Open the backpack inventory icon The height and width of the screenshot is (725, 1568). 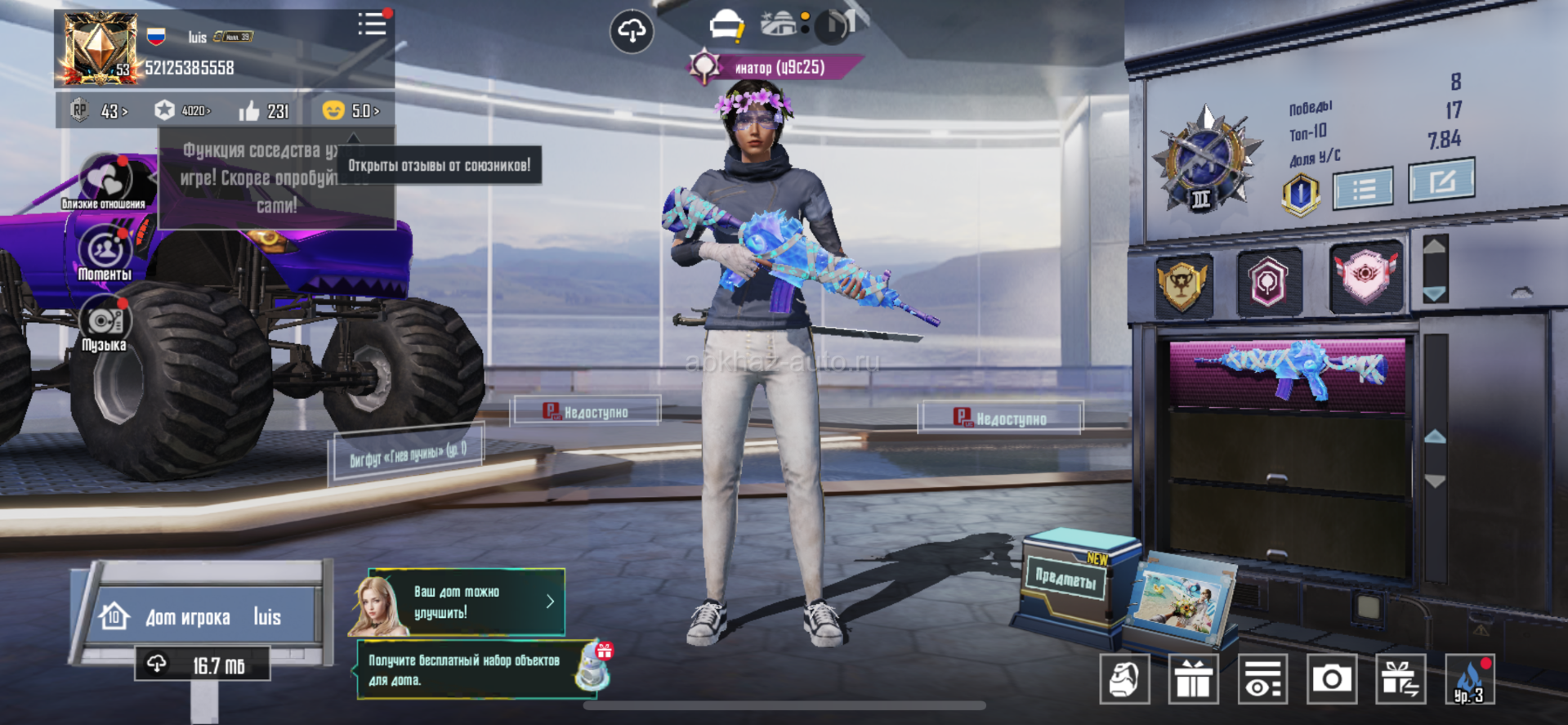point(1124,679)
